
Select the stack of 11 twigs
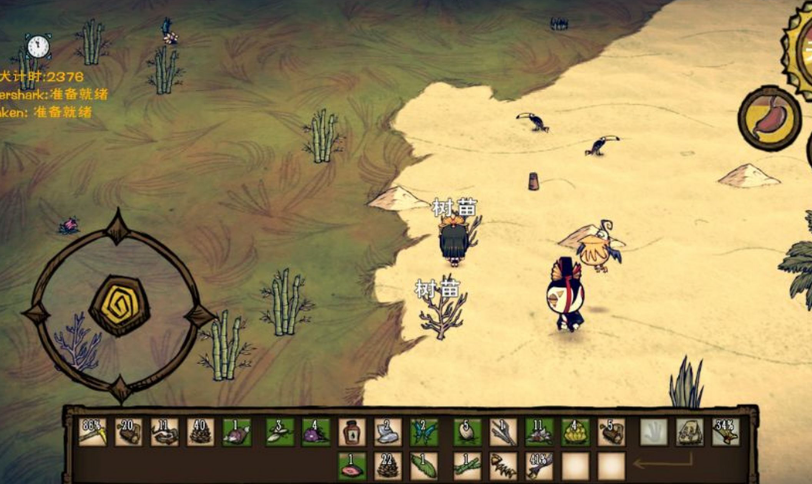click(165, 432)
